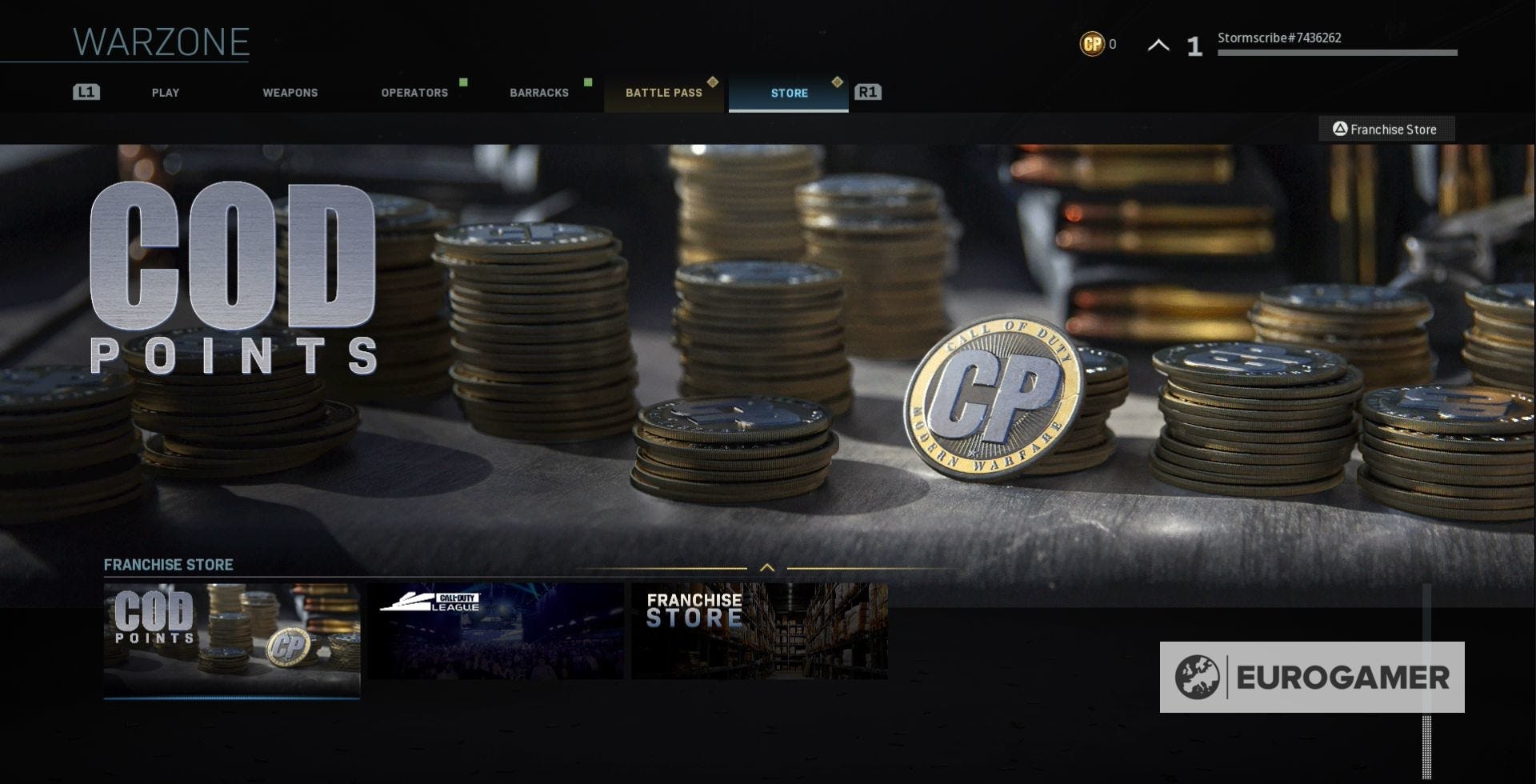The height and width of the screenshot is (784, 1536).
Task: Click the green notification square on Barracks
Action: (x=588, y=81)
